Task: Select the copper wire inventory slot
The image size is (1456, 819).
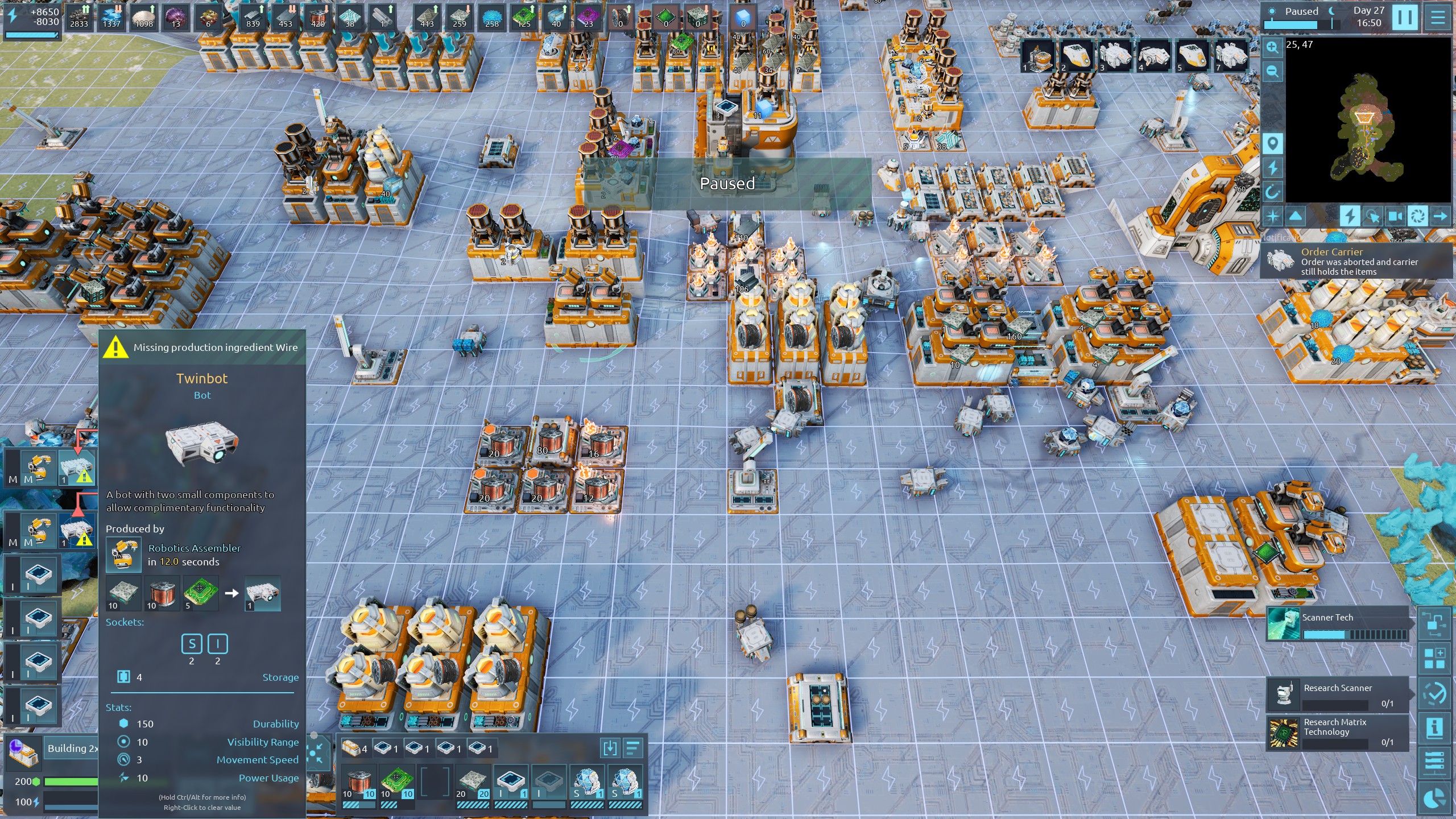Action: (x=359, y=784)
